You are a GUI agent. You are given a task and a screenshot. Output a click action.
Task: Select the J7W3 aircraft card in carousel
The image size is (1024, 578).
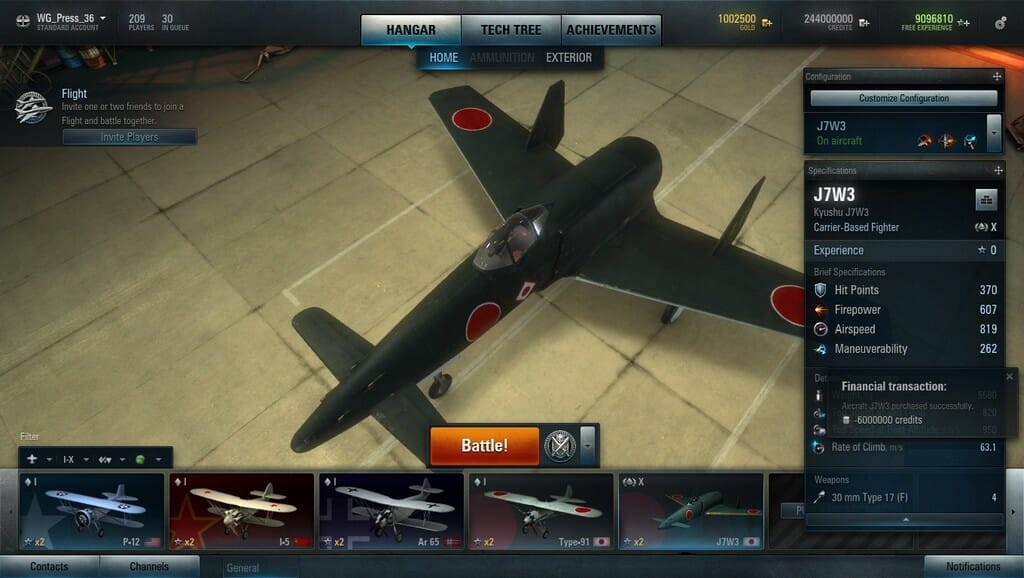(x=691, y=511)
